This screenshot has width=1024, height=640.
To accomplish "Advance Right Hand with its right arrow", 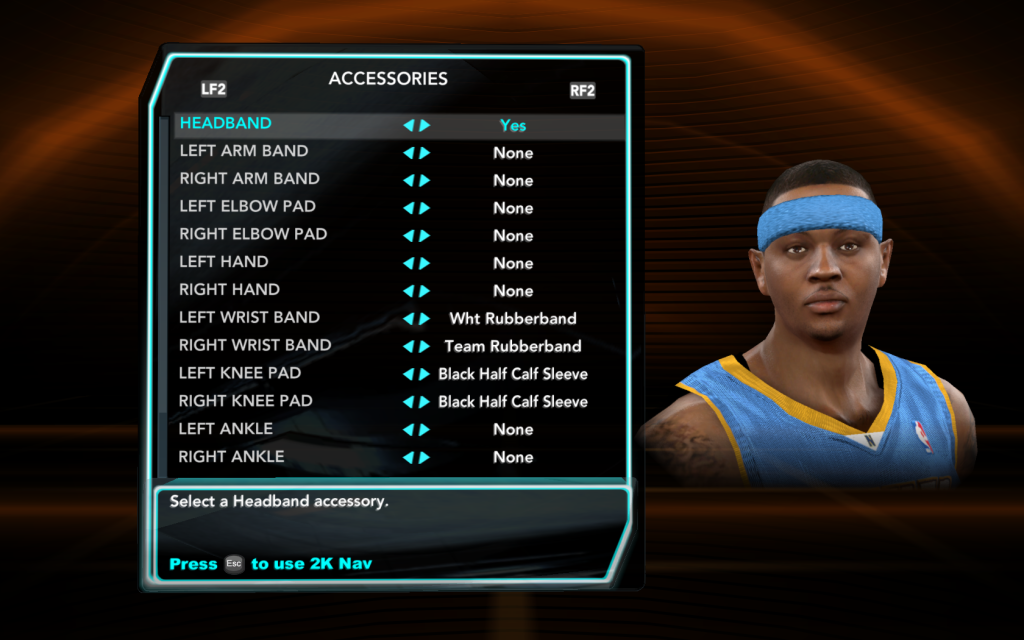I will point(425,291).
